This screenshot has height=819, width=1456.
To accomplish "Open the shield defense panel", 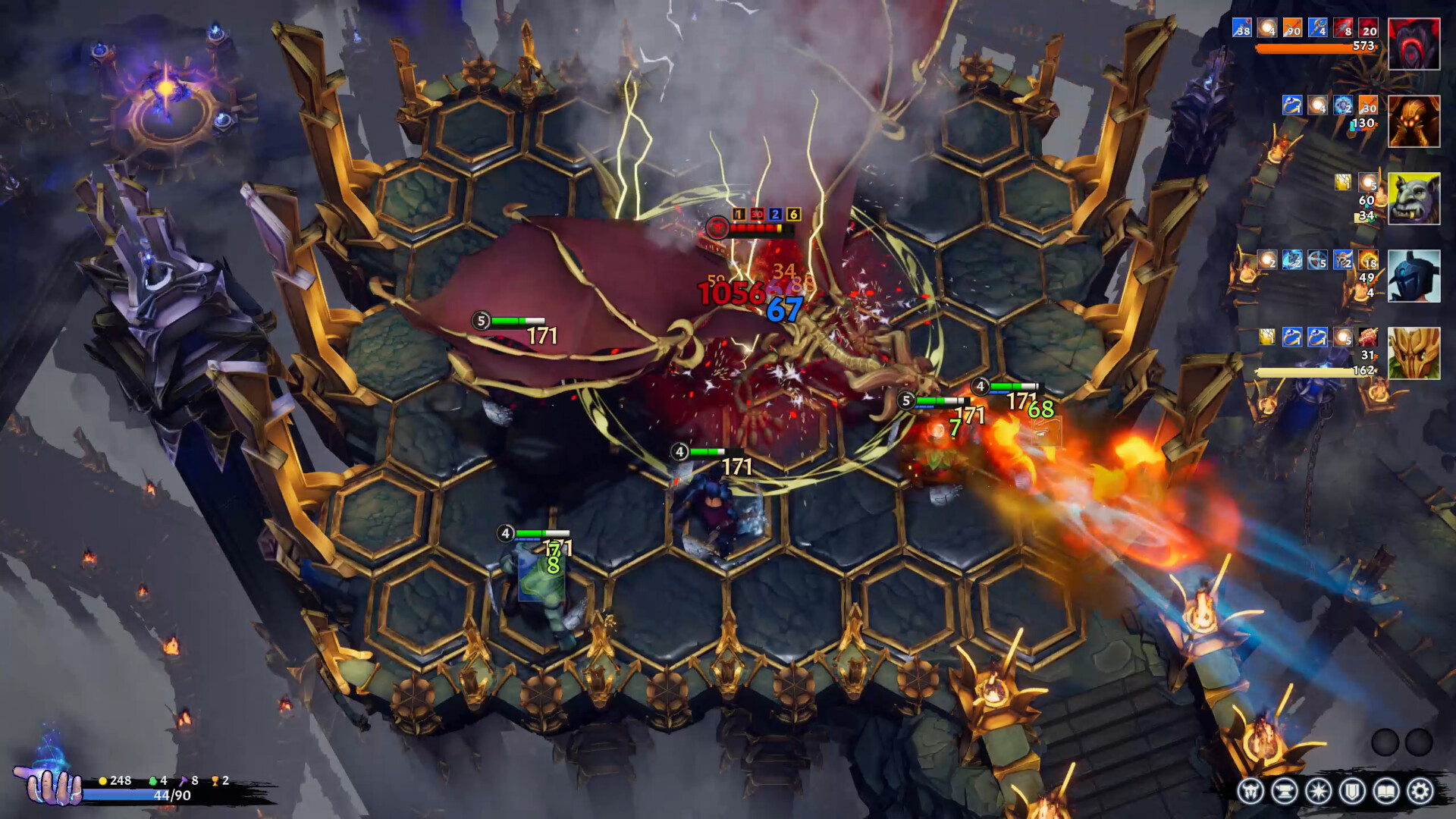I will [x=1351, y=791].
